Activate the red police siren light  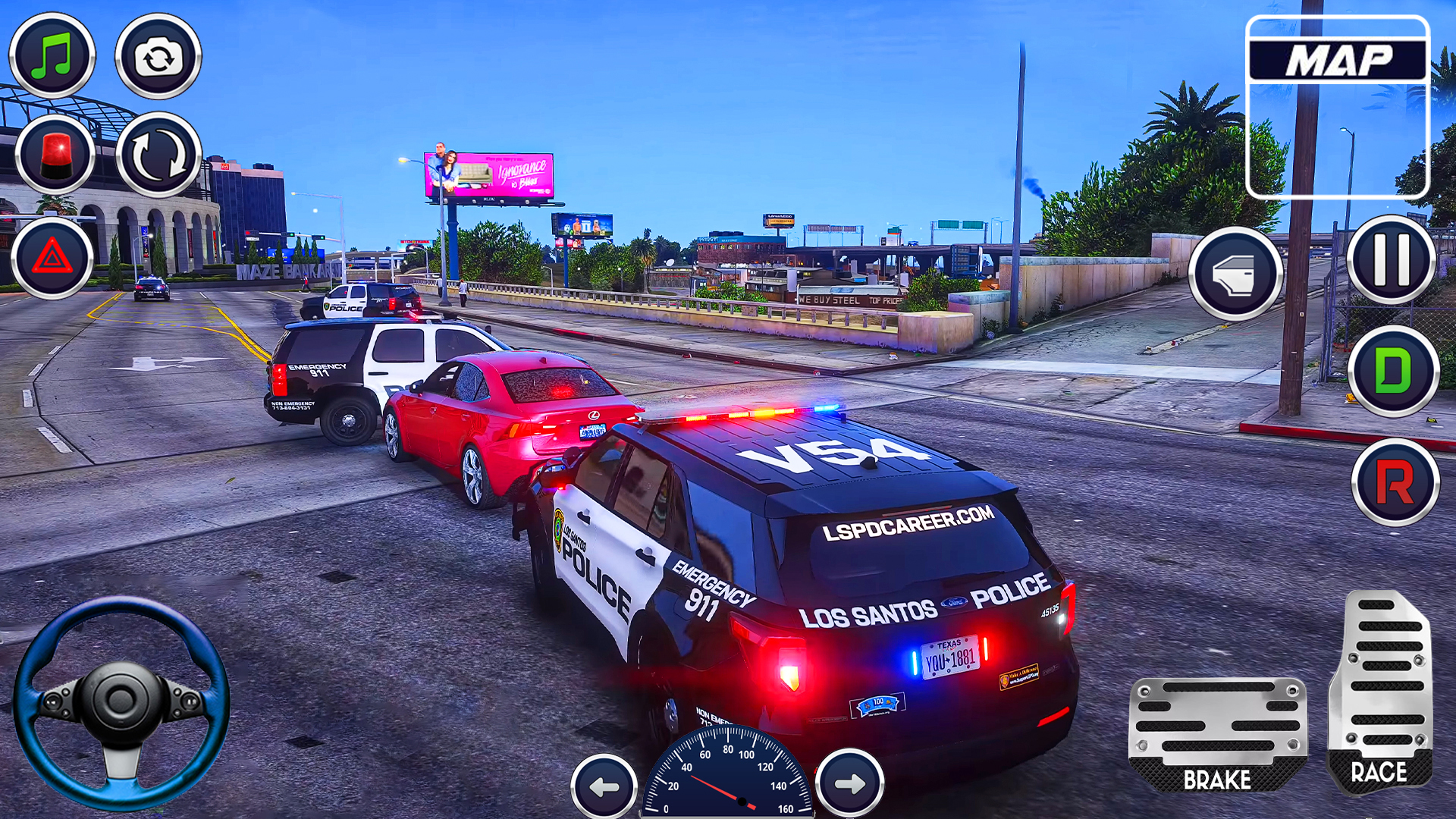point(55,155)
